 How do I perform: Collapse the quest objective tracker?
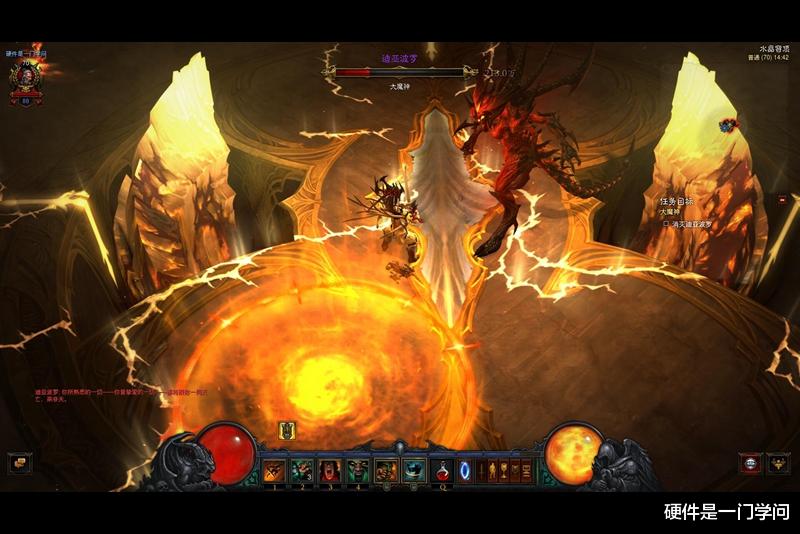782,200
